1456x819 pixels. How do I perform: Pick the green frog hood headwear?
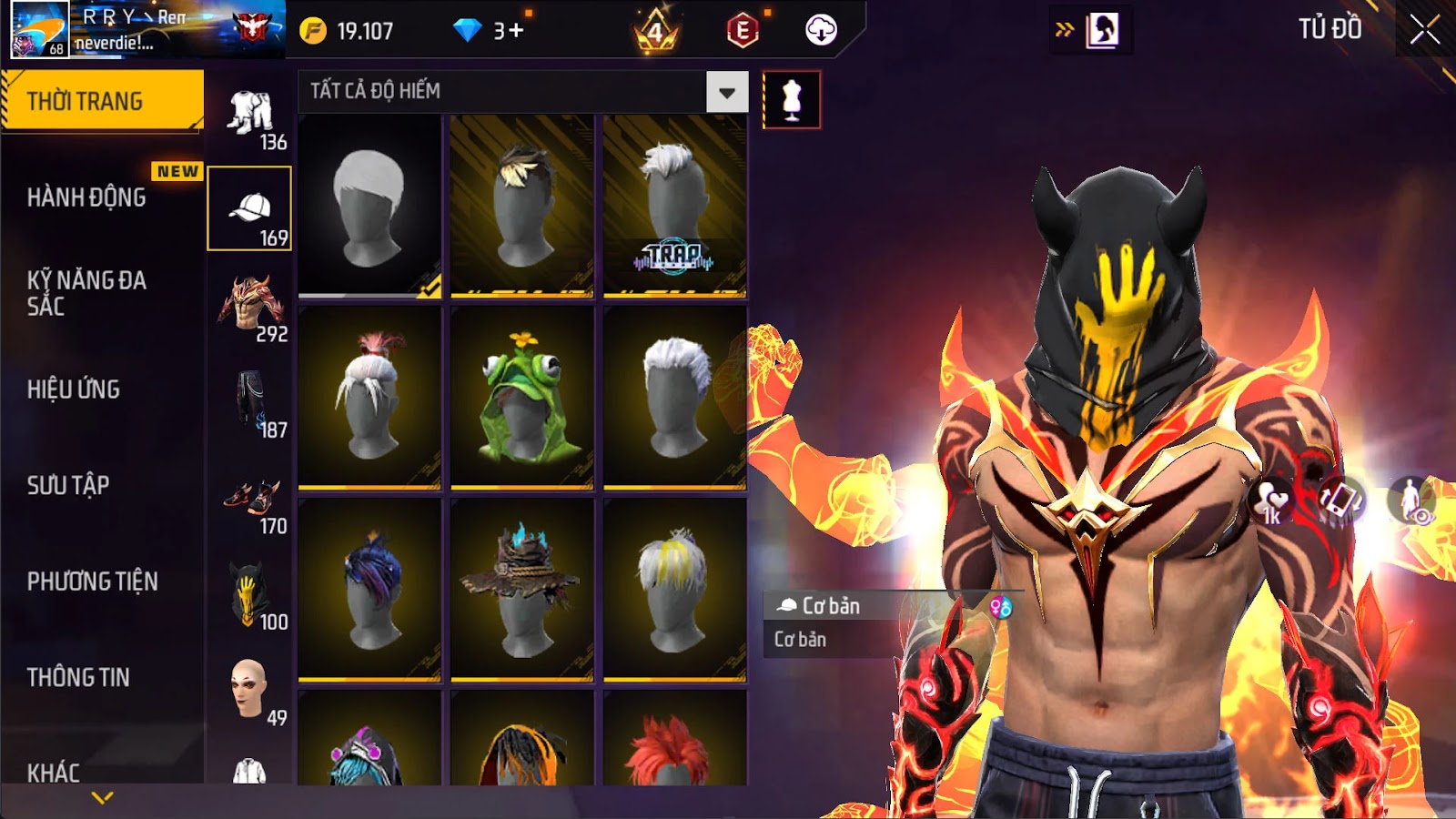[x=522, y=398]
